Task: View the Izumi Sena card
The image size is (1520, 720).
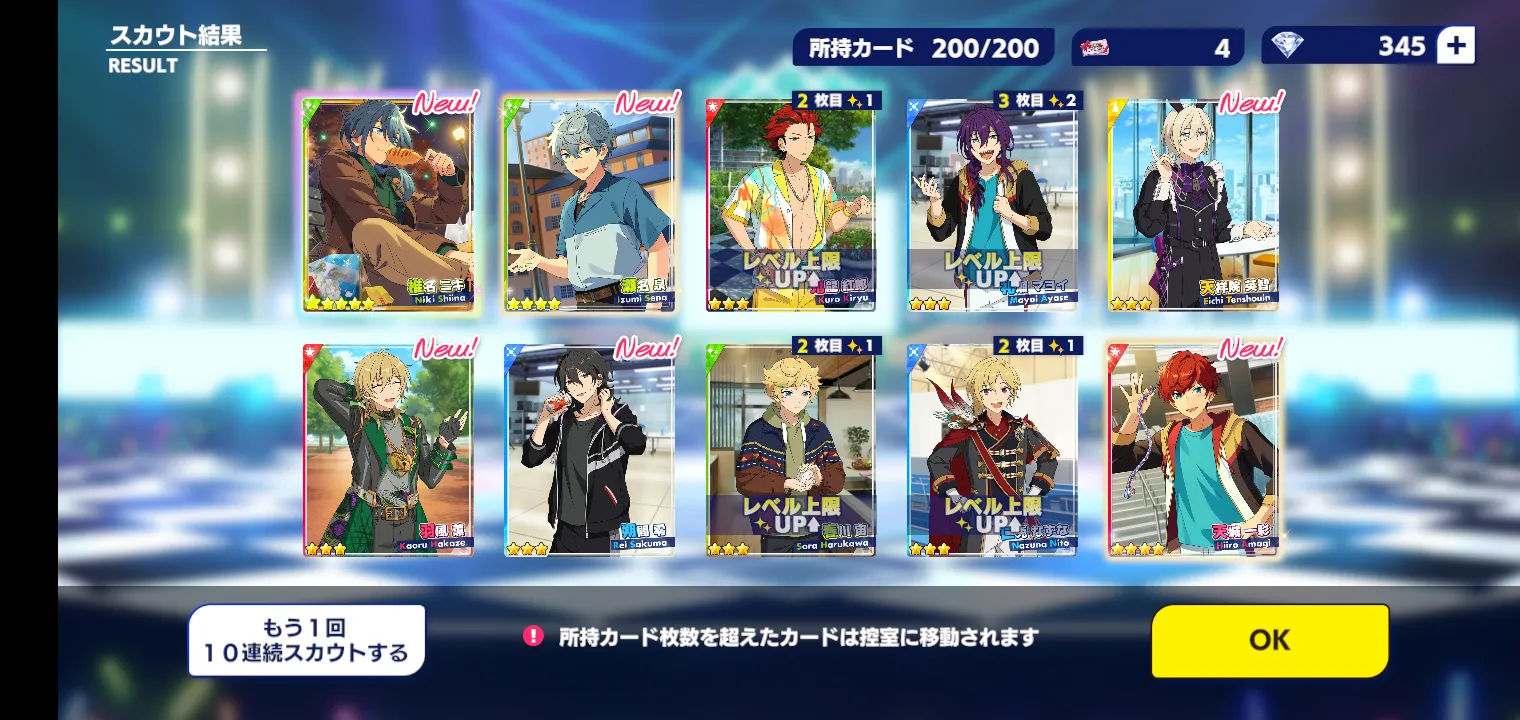Action: point(589,205)
